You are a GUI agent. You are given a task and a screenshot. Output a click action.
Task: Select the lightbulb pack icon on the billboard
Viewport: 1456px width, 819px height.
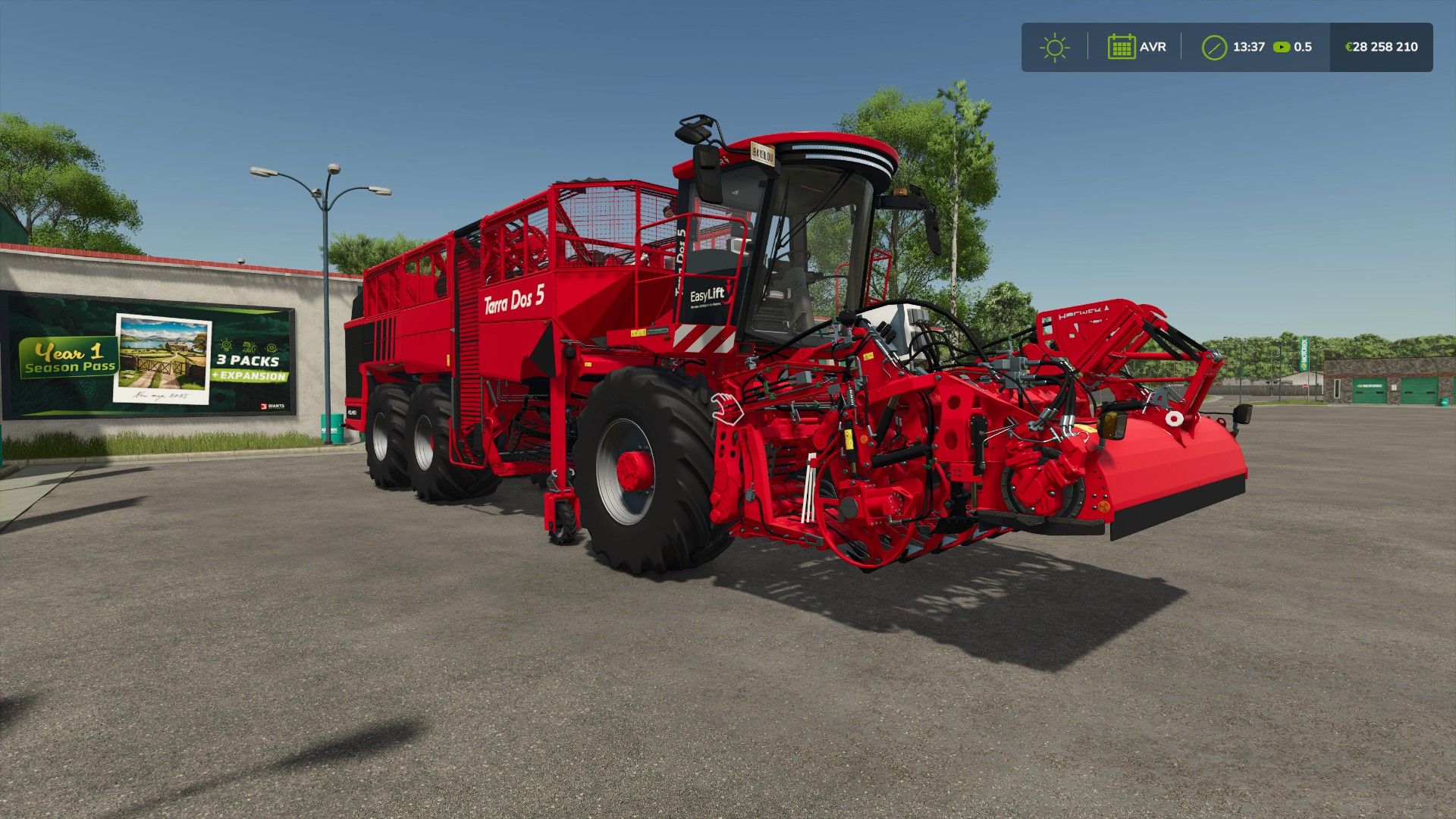tap(226, 347)
